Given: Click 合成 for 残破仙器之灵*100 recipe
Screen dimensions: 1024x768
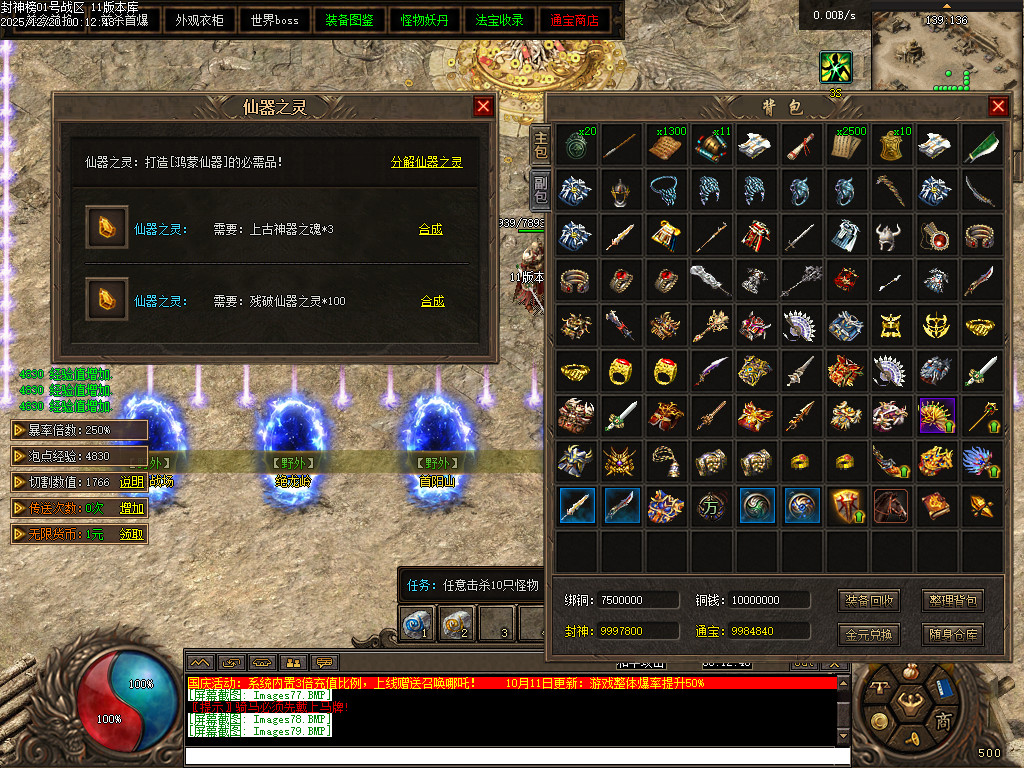Looking at the screenshot, I should coord(432,301).
